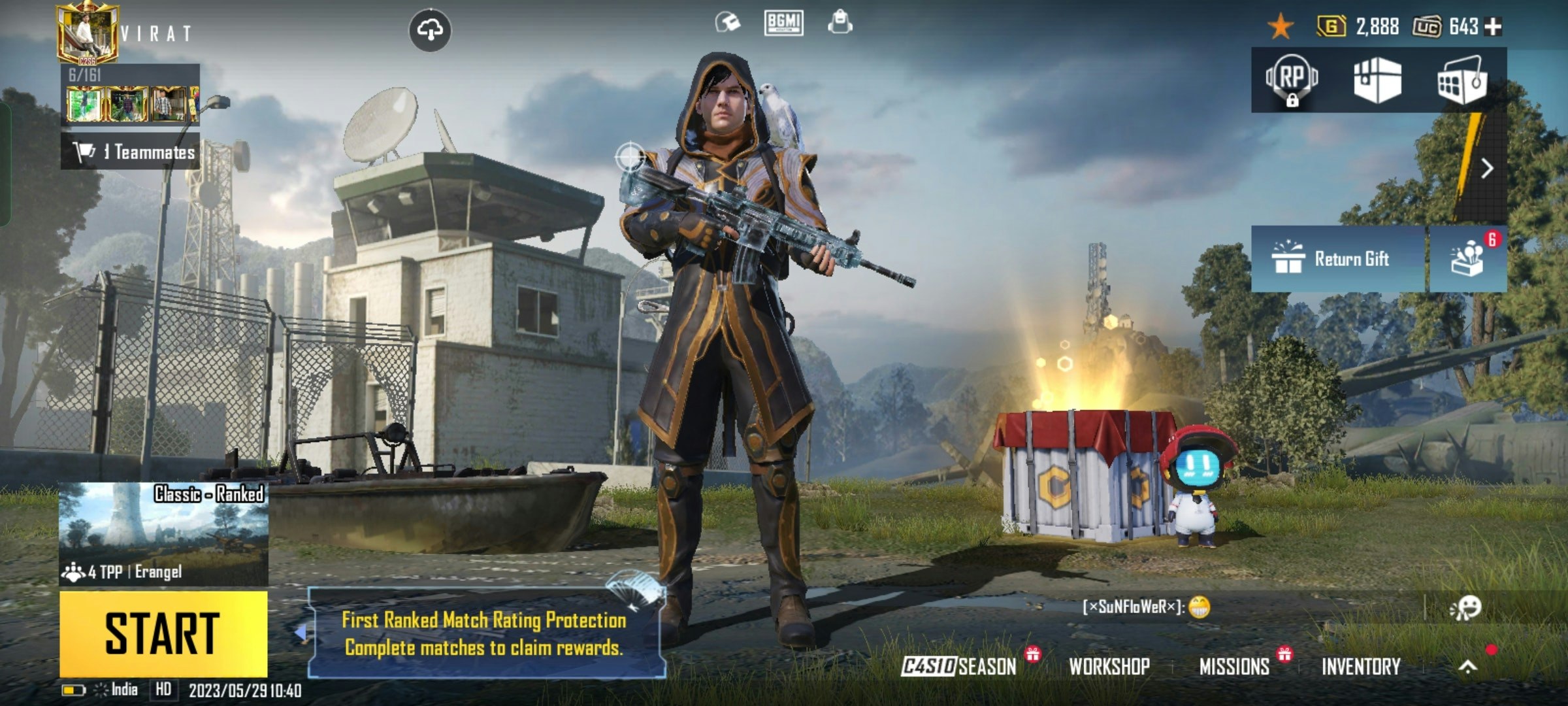Open the emote sticker icon beside chat
The width and height of the screenshot is (1568, 706).
point(1465,607)
